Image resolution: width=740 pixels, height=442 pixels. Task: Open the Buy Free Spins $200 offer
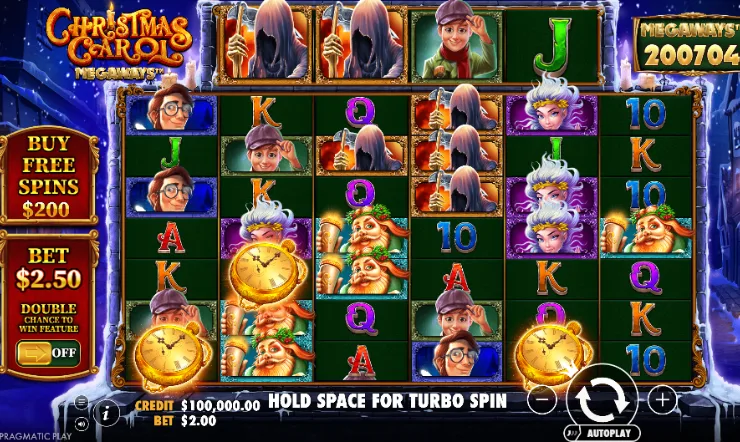(x=48, y=176)
